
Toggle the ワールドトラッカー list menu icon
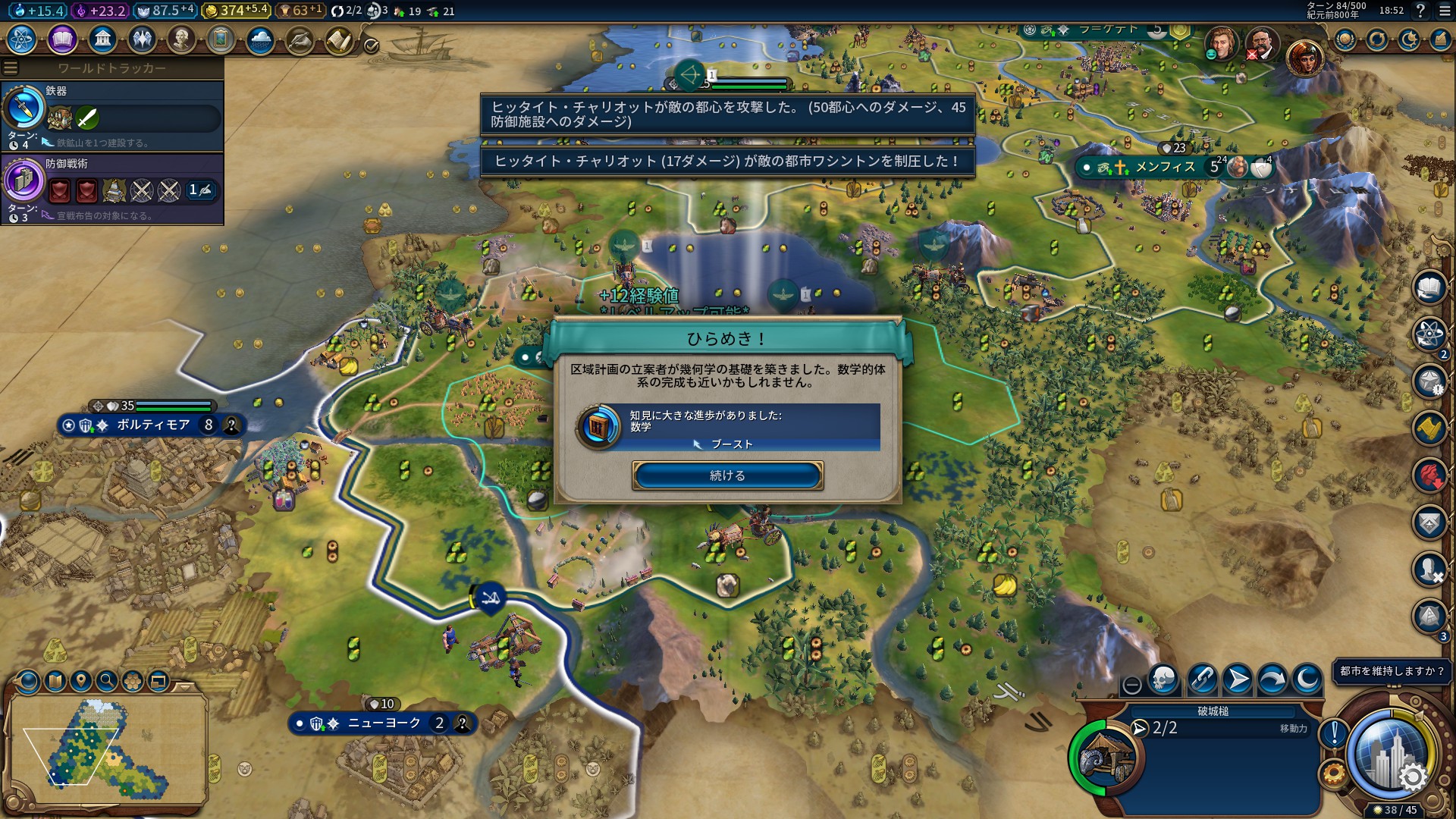(x=11, y=68)
